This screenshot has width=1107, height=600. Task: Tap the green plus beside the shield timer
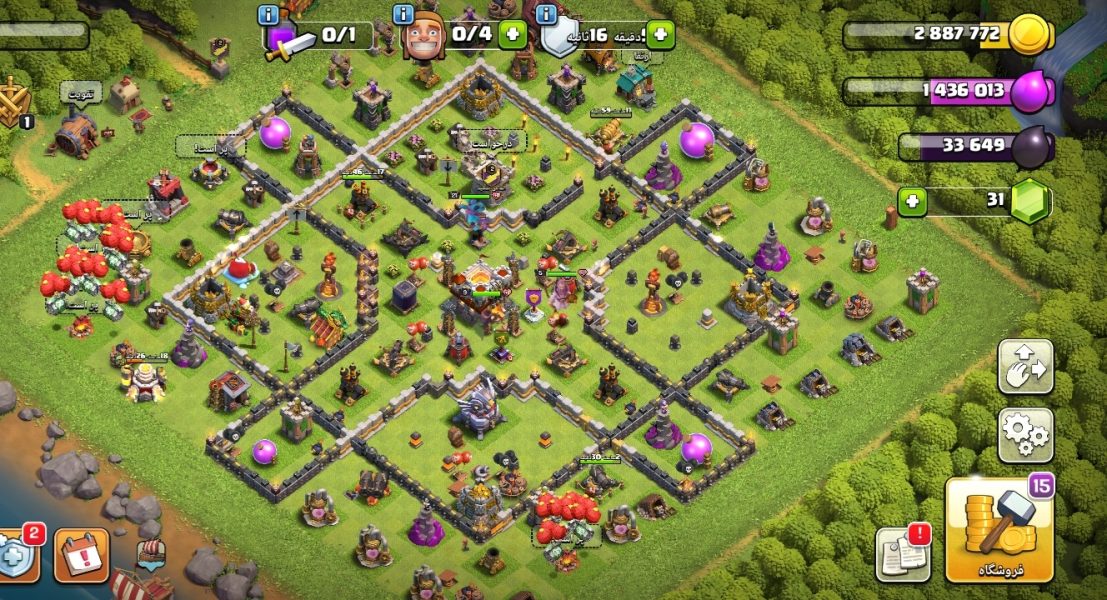[x=659, y=35]
